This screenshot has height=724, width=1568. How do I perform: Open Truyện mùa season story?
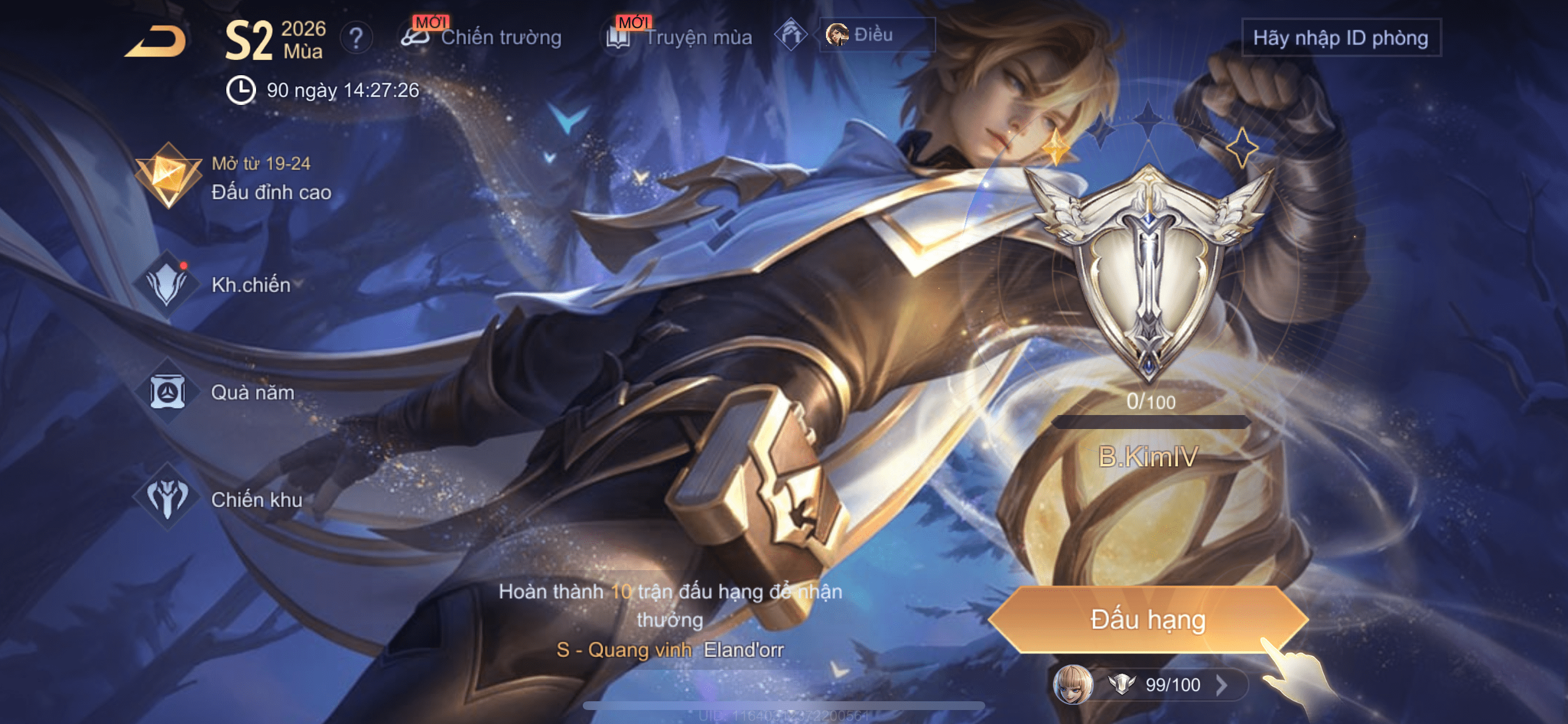tap(677, 37)
